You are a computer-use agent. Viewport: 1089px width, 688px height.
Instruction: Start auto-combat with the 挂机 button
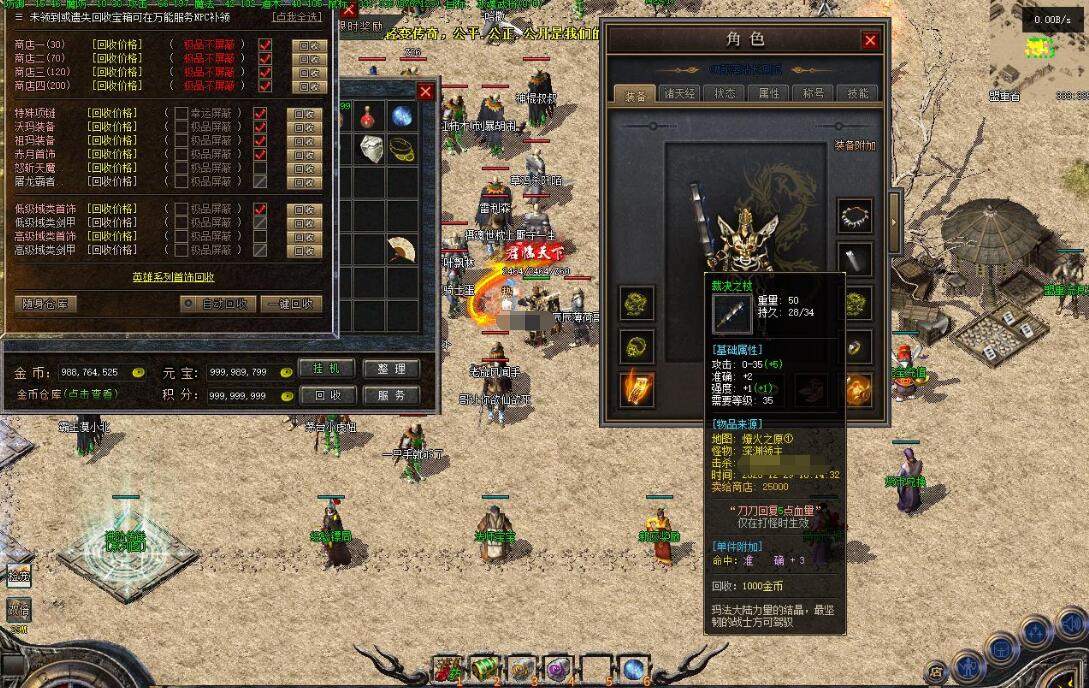pyautogui.click(x=327, y=369)
